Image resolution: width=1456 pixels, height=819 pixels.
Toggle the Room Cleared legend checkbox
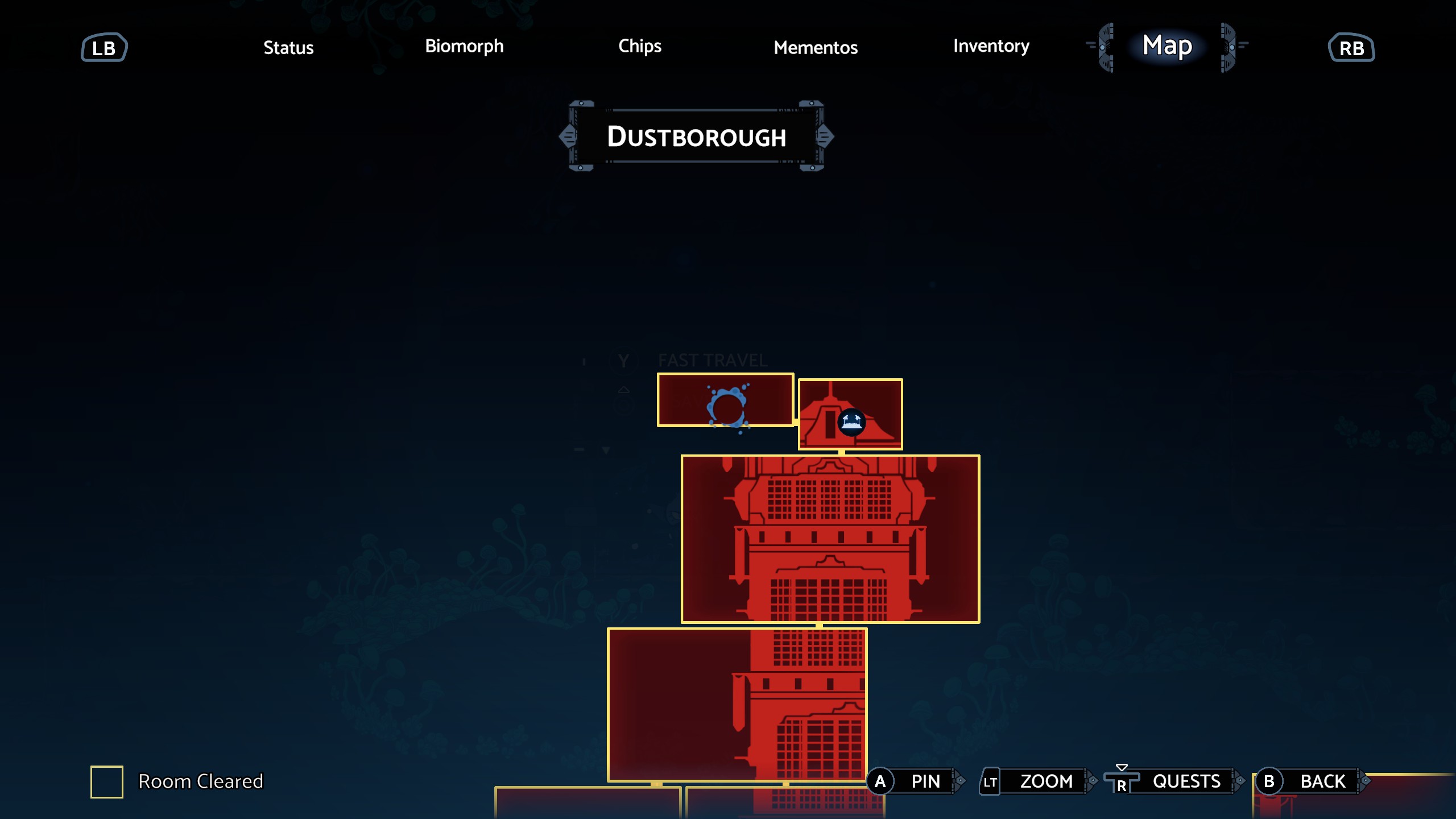[x=106, y=781]
